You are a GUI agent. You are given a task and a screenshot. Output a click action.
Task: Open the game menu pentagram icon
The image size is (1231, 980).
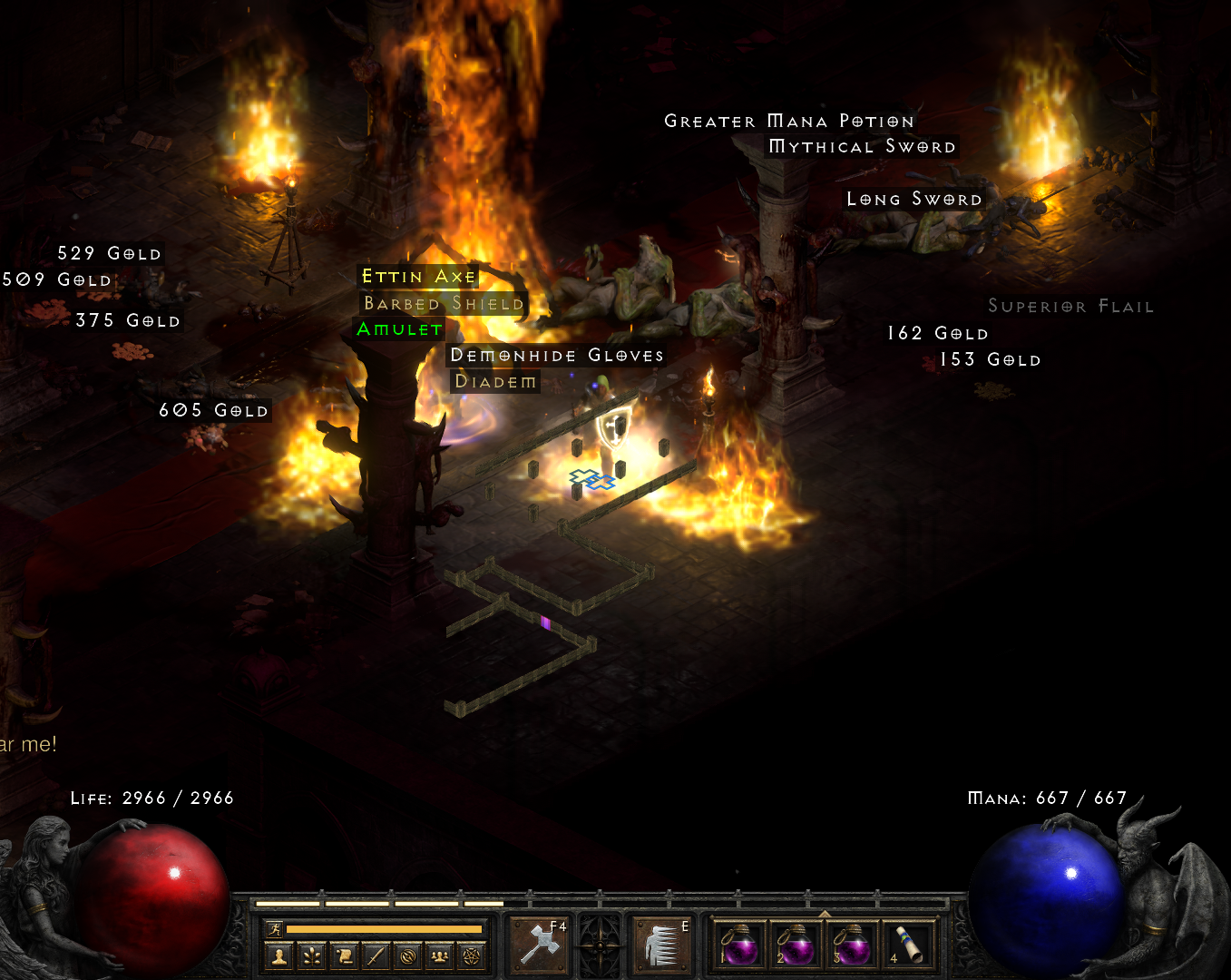point(471,955)
